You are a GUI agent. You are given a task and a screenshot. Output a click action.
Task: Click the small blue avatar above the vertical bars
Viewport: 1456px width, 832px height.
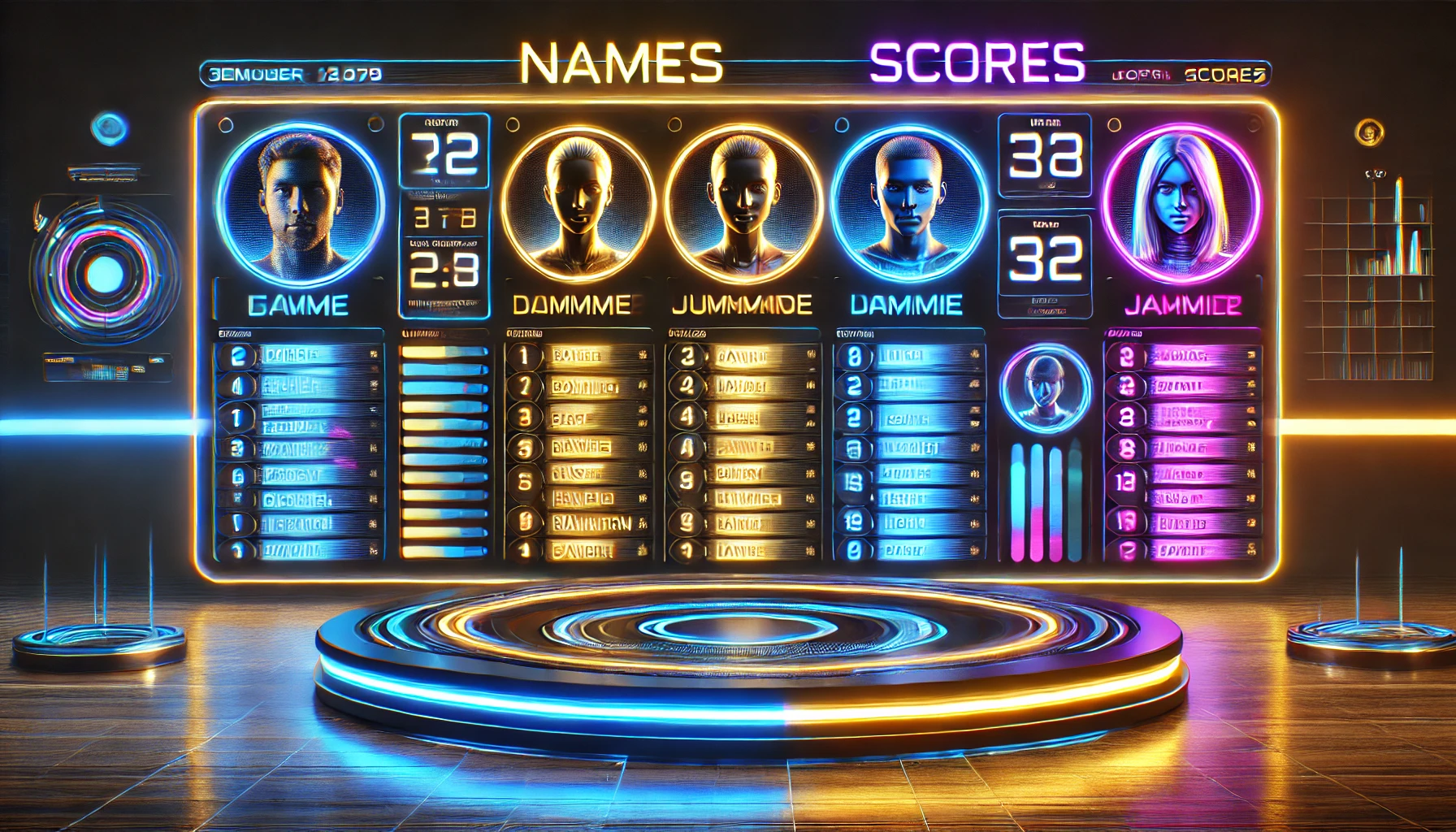1045,387
